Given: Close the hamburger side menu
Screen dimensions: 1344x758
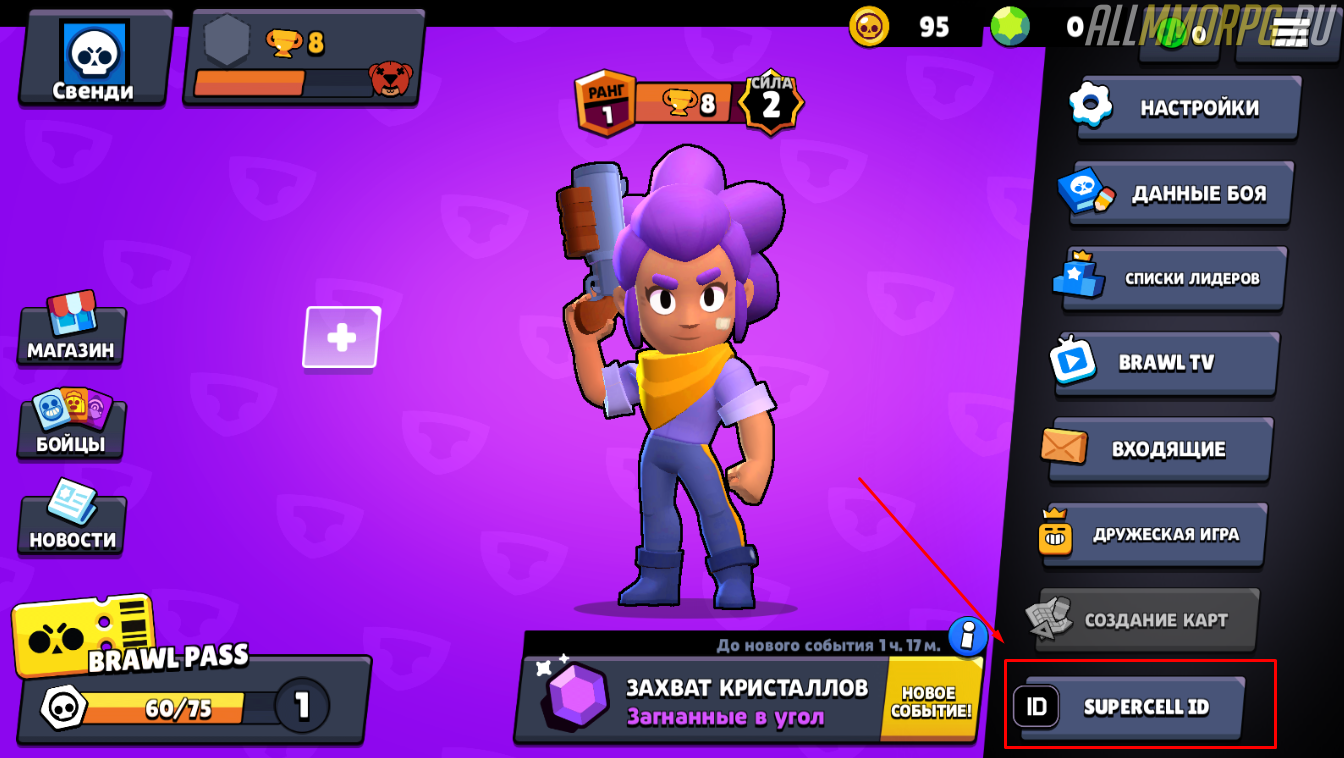Looking at the screenshot, I should (1290, 33).
